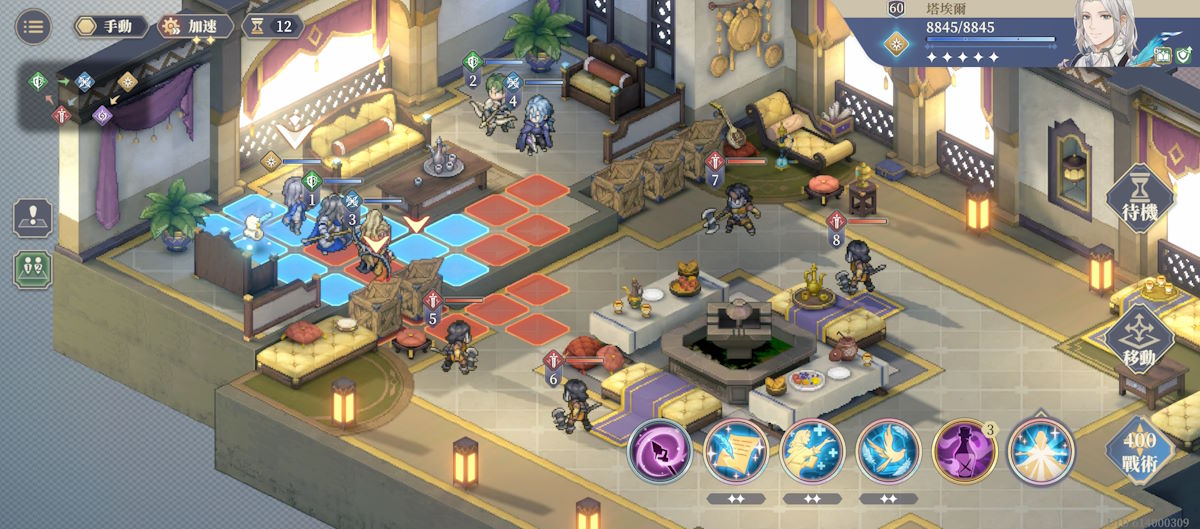Select the radiant glowing figure skill
Image resolution: width=1200 pixels, height=529 pixels.
click(1040, 450)
